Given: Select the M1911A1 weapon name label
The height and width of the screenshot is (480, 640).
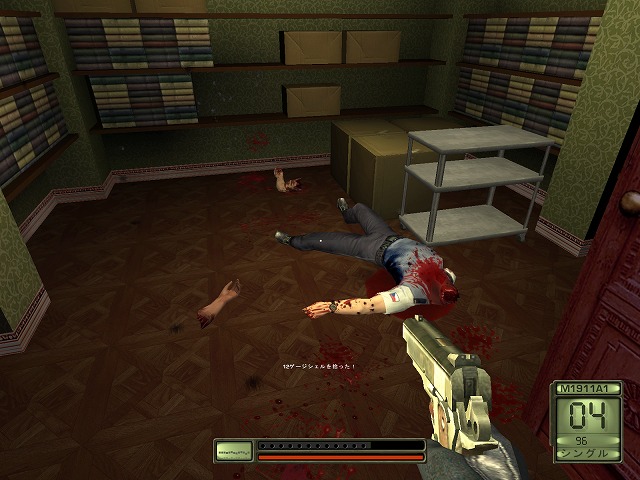Looking at the screenshot, I should [x=586, y=388].
